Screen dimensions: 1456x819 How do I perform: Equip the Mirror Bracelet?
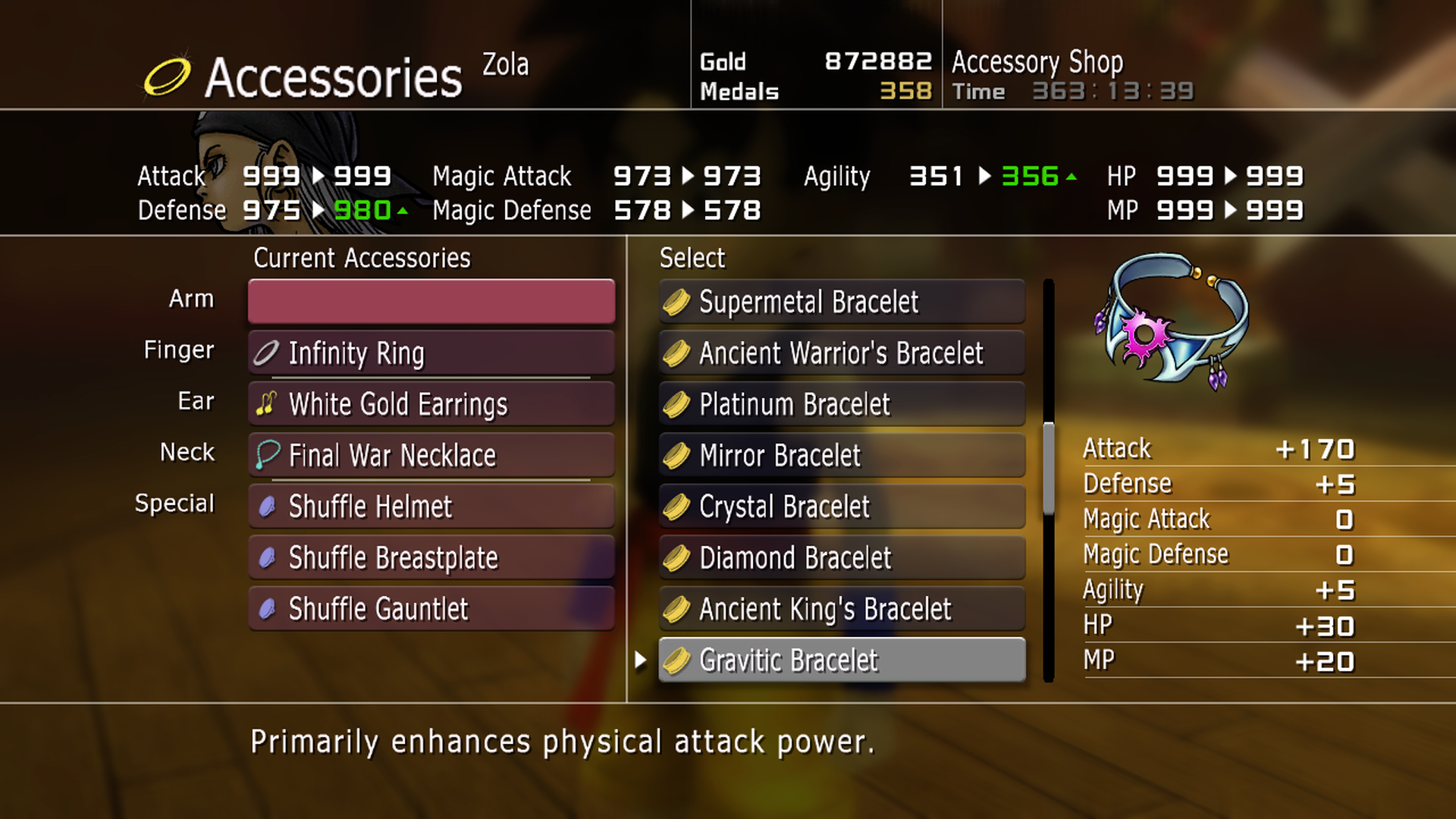tap(842, 455)
